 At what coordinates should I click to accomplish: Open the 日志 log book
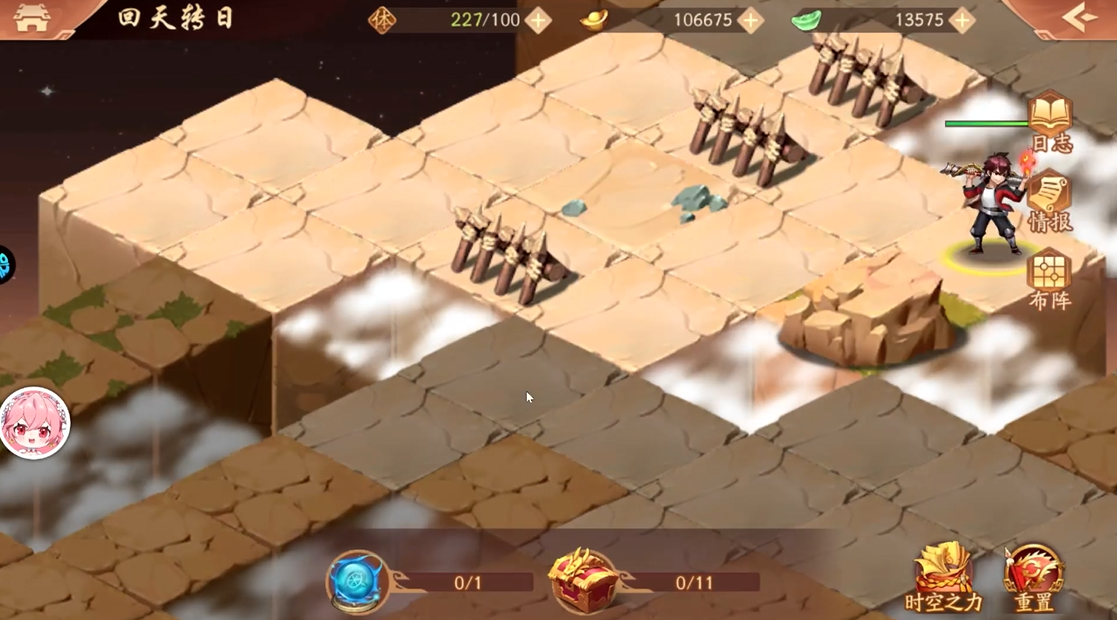[1051, 122]
